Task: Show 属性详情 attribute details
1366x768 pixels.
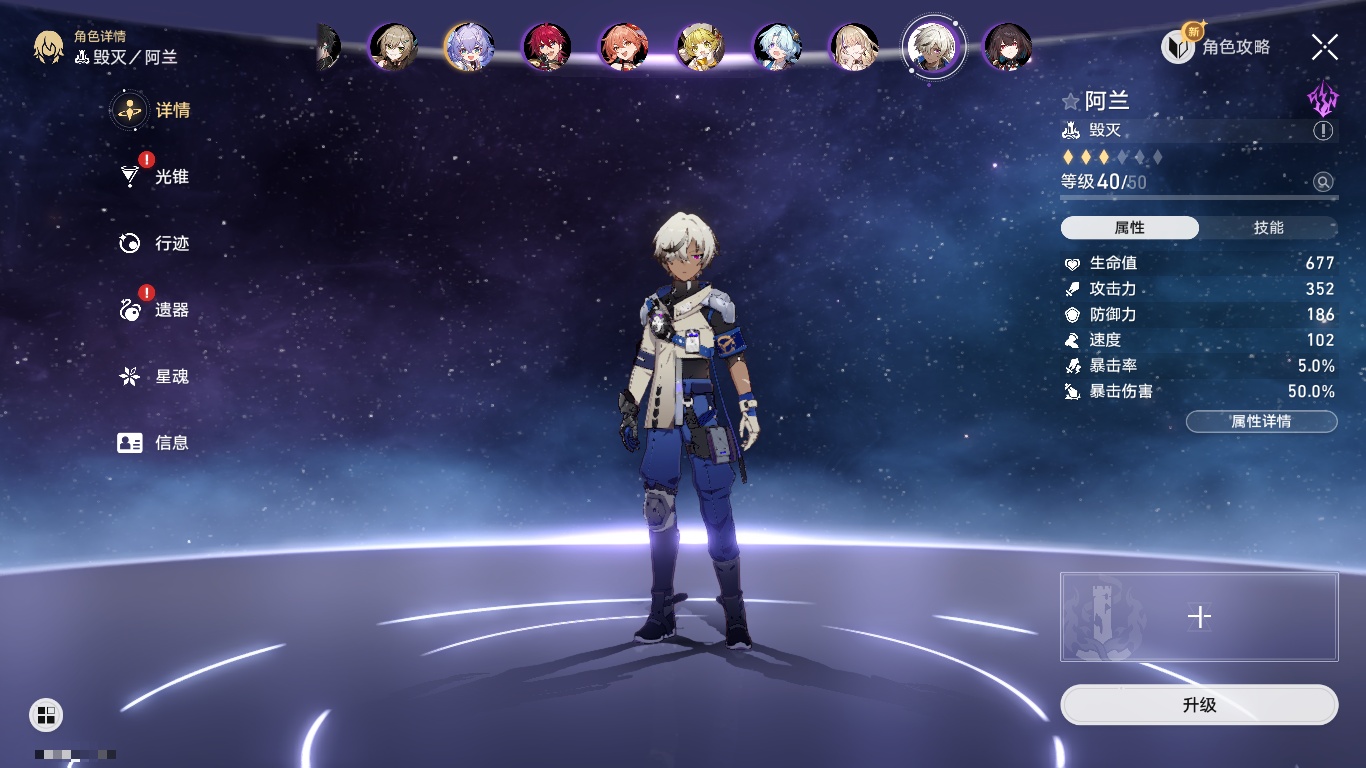Action: (x=1261, y=421)
